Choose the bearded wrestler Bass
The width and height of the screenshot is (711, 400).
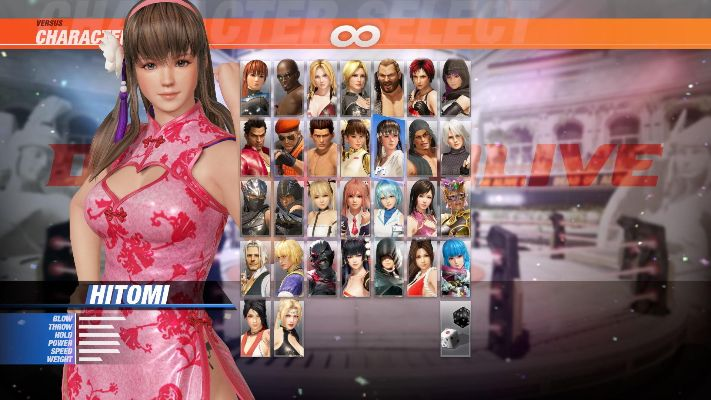[389, 87]
